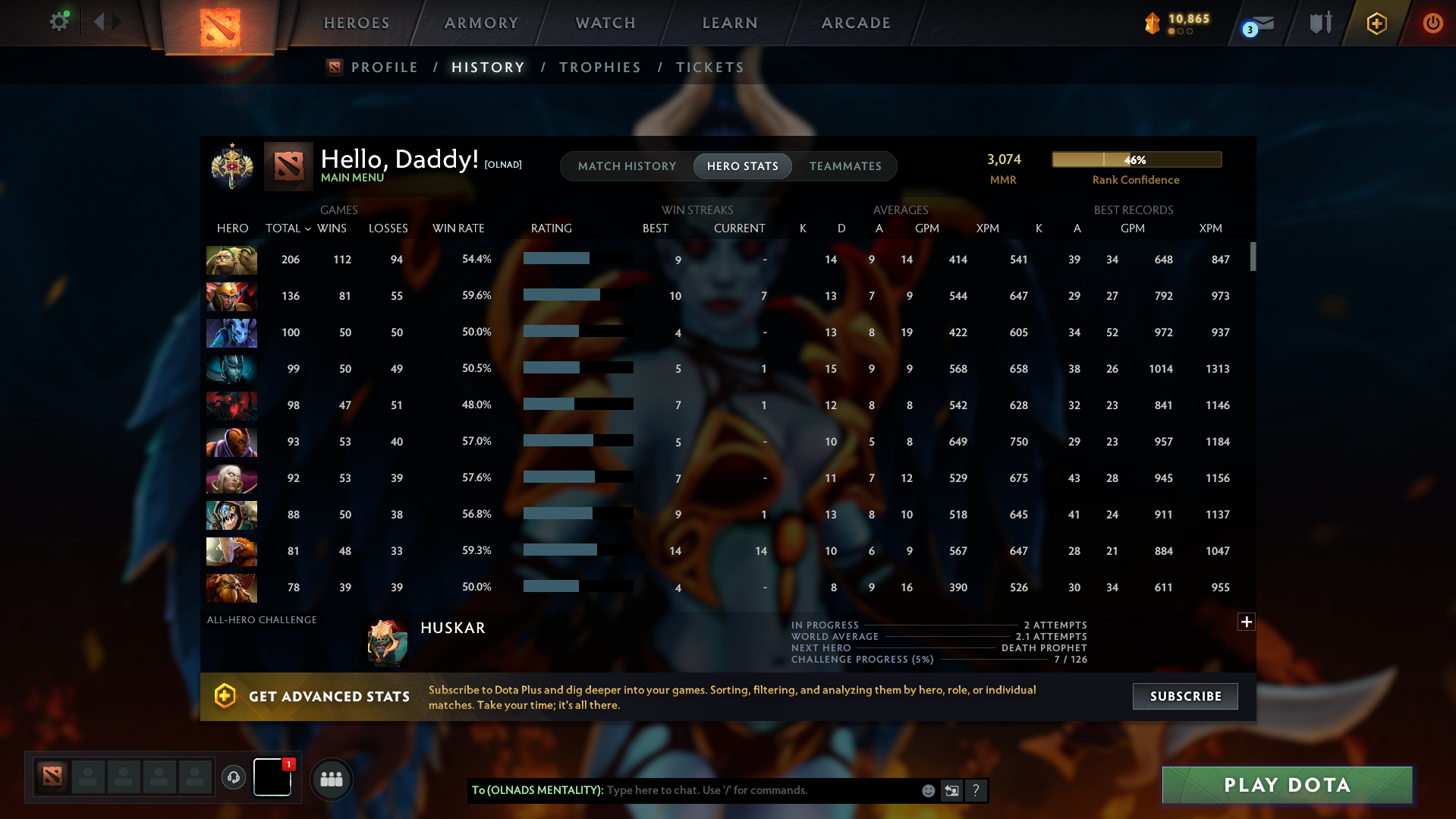Image resolution: width=1456 pixels, height=819 pixels.
Task: Sort heroes by Win Rate column
Action: (458, 228)
